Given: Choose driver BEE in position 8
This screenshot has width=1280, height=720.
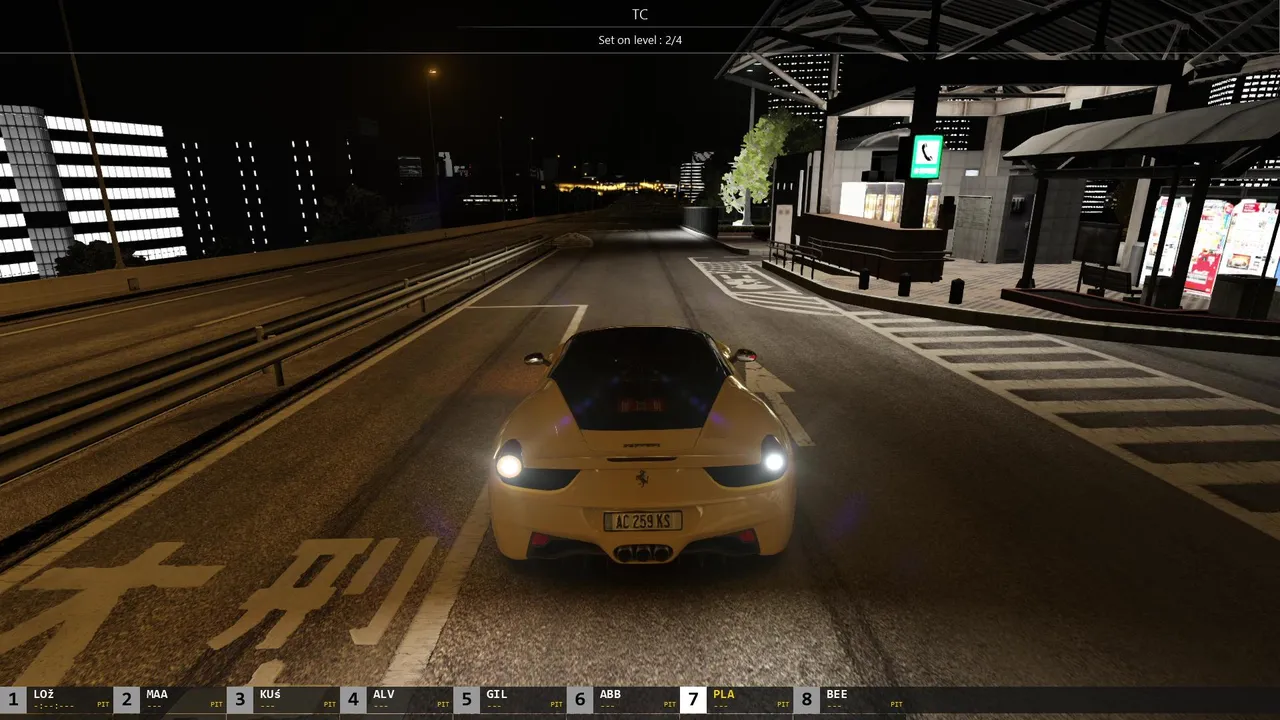Looking at the screenshot, I should pyautogui.click(x=848, y=699).
